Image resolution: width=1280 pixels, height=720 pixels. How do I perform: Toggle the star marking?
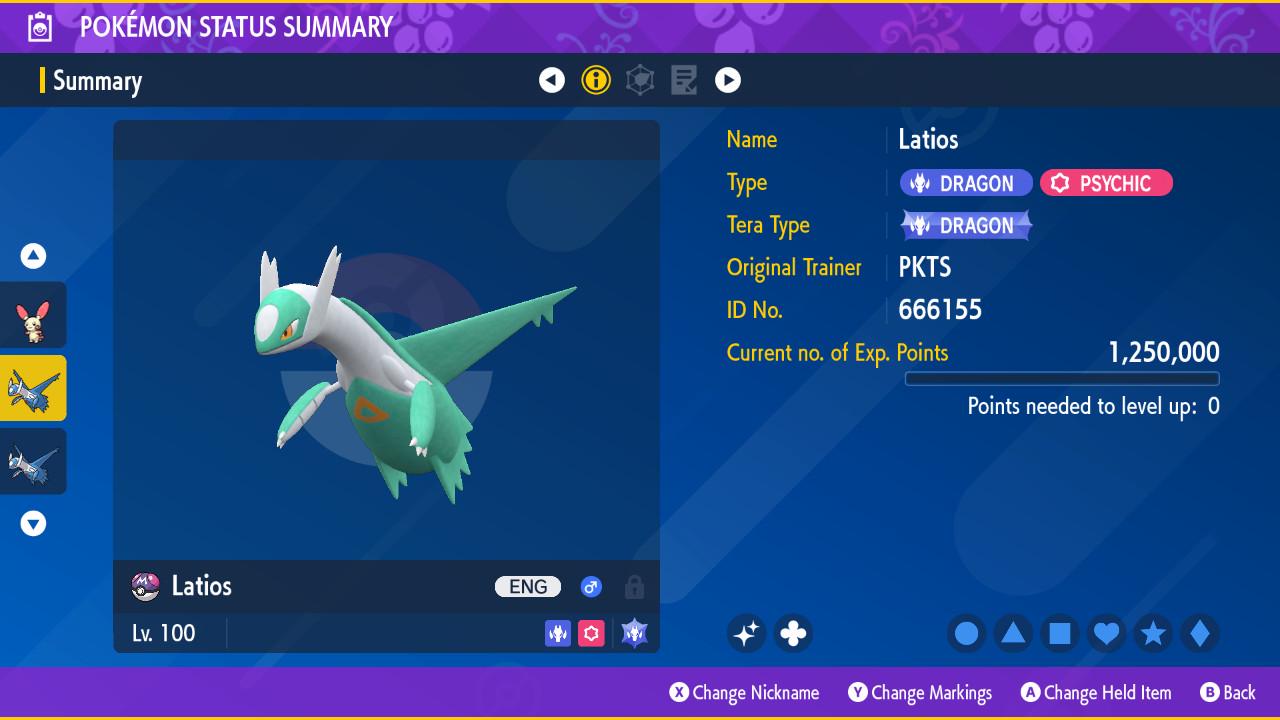[1153, 633]
